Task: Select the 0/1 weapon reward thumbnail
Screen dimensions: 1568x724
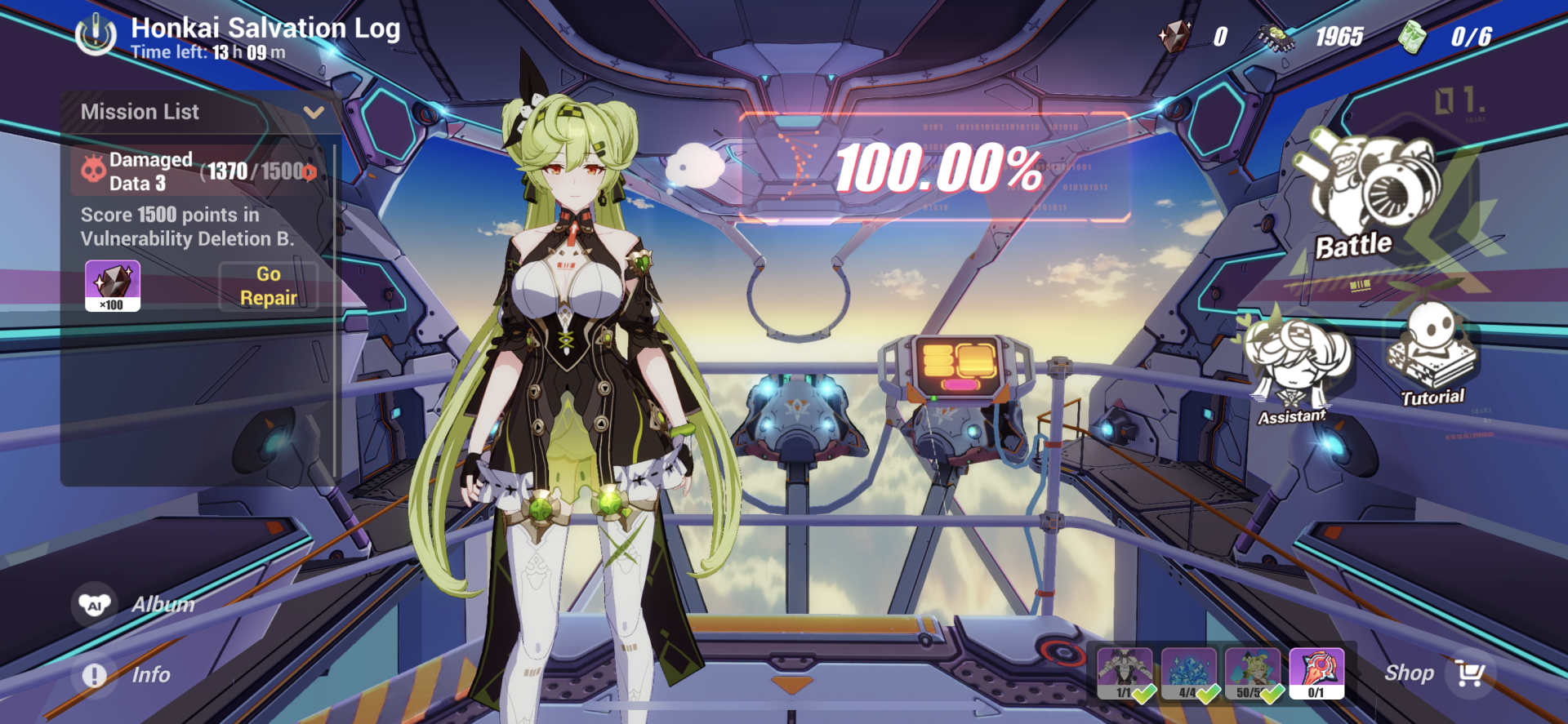Action: [1316, 673]
